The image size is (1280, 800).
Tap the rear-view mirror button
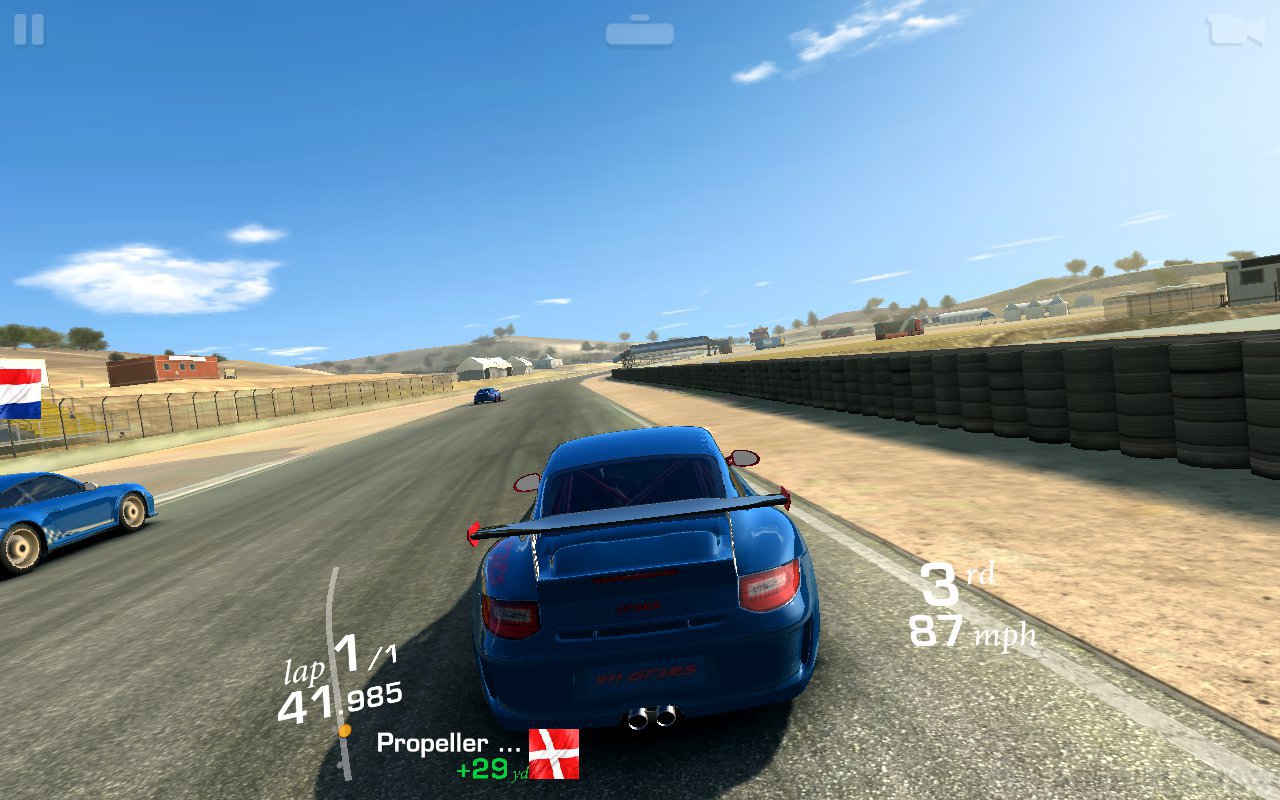(x=639, y=32)
